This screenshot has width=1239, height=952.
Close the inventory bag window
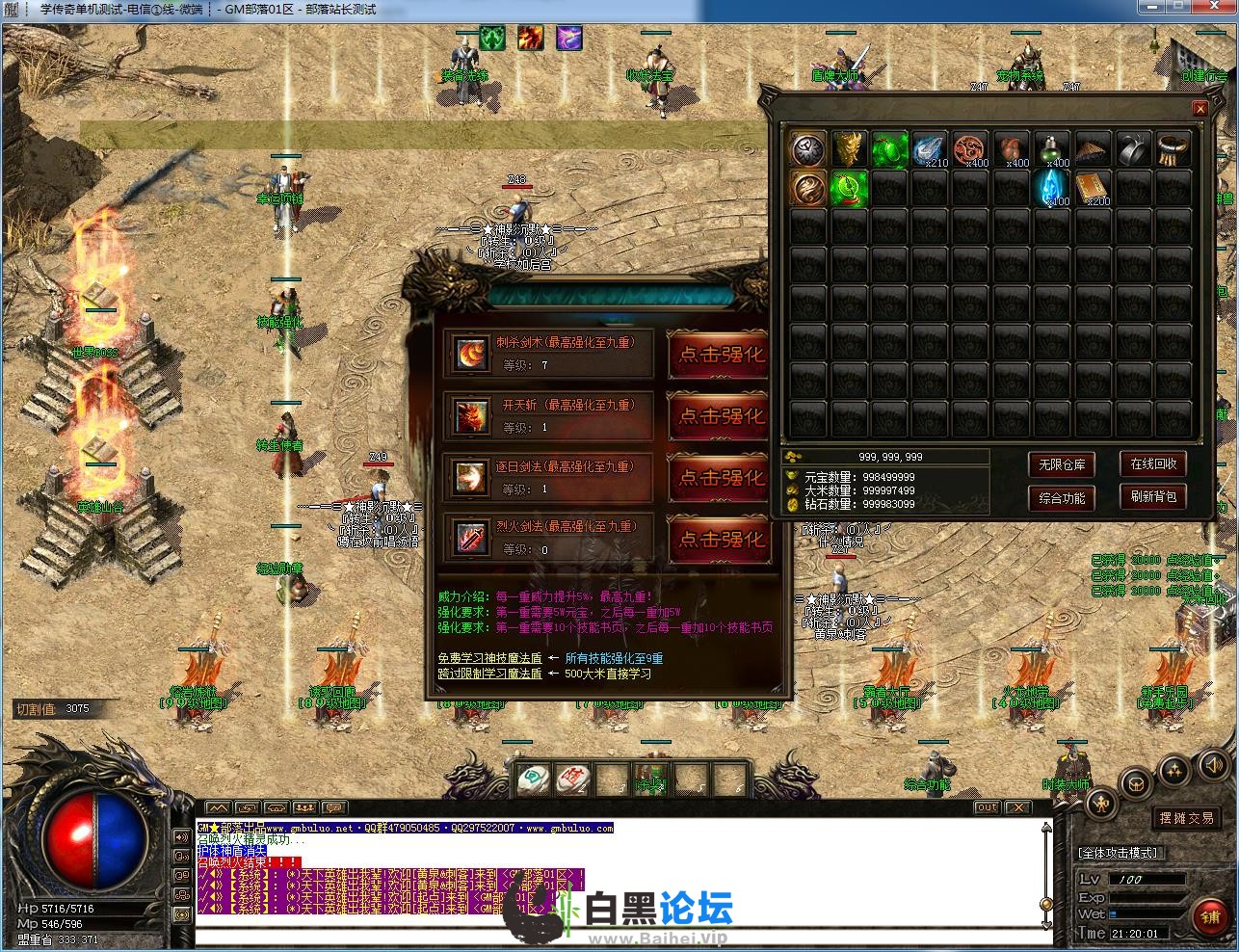(1199, 110)
